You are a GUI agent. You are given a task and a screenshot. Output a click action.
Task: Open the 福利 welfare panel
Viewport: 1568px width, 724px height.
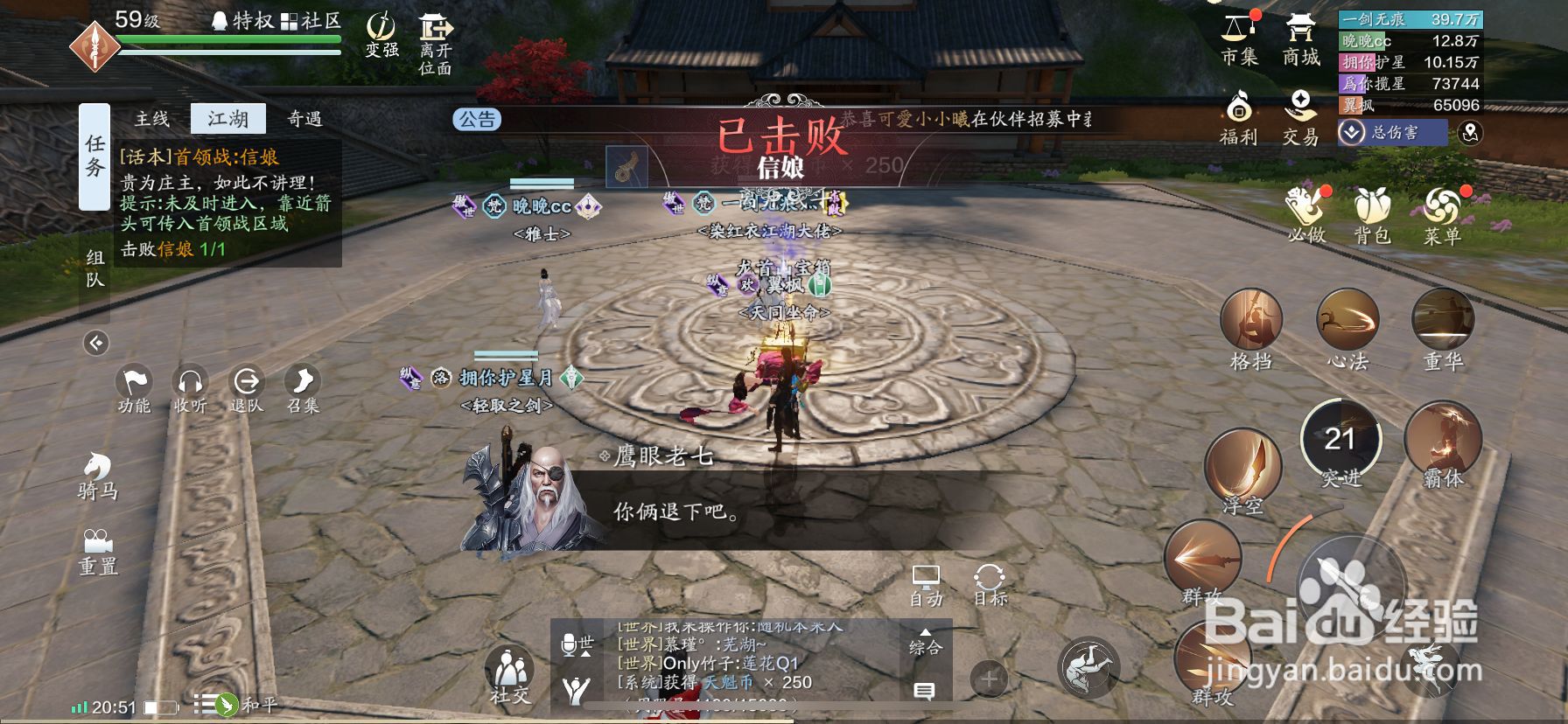[x=1239, y=118]
